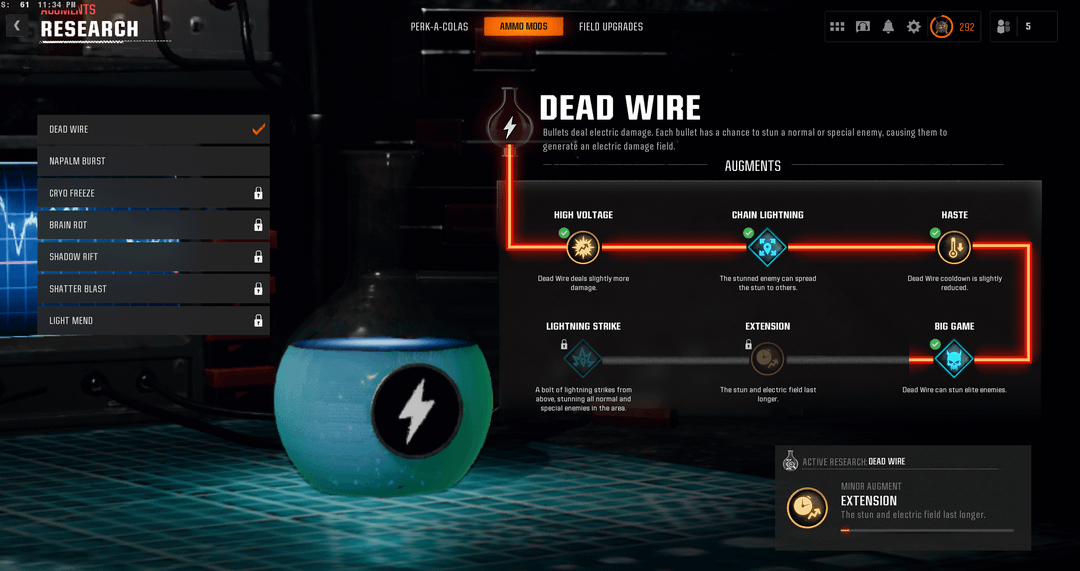This screenshot has height=571, width=1080.
Task: Select Napalm Burst ammo mod
Action: click(153, 161)
